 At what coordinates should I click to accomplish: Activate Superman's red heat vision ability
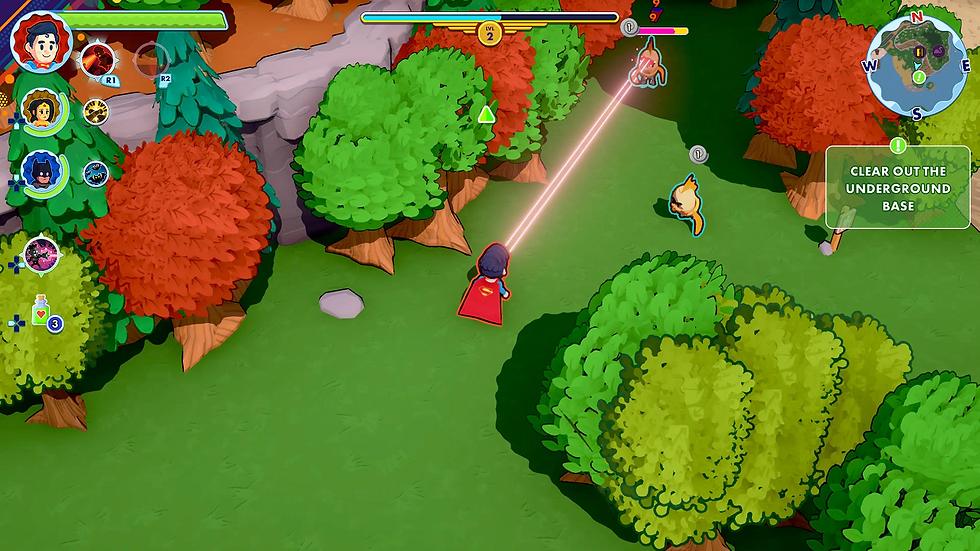(x=98, y=58)
